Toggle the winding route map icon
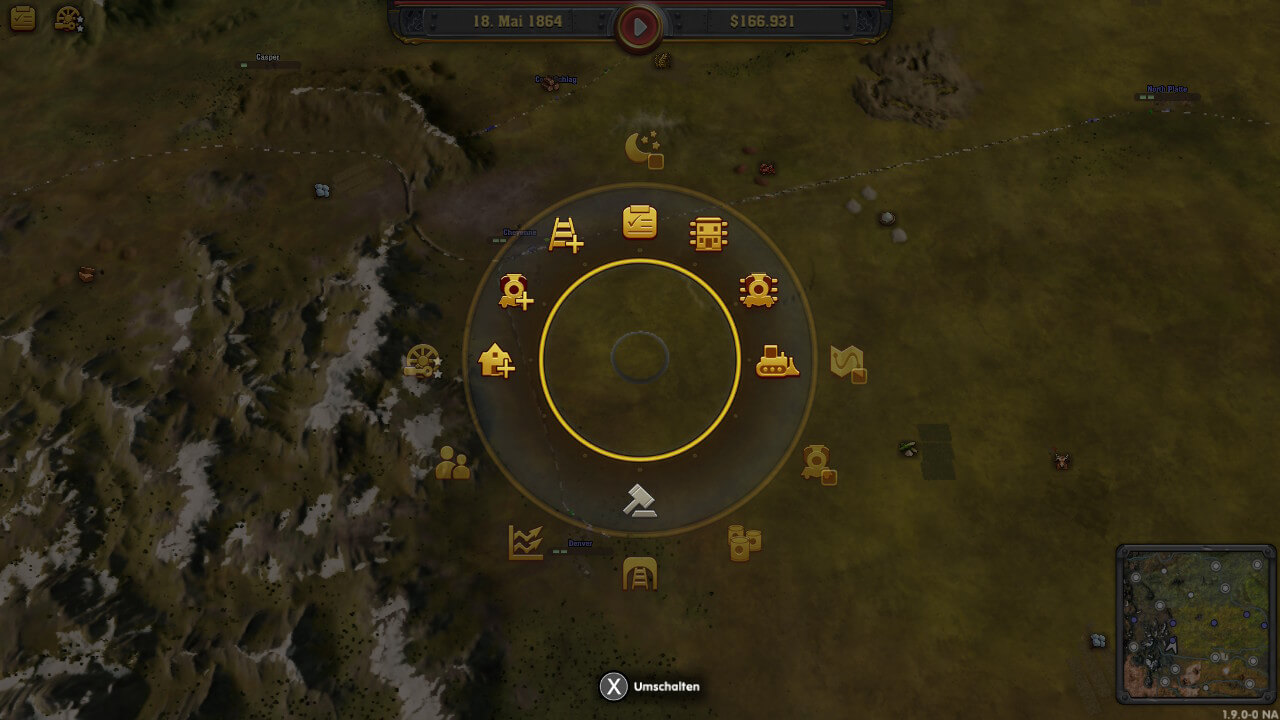 pyautogui.click(x=848, y=362)
